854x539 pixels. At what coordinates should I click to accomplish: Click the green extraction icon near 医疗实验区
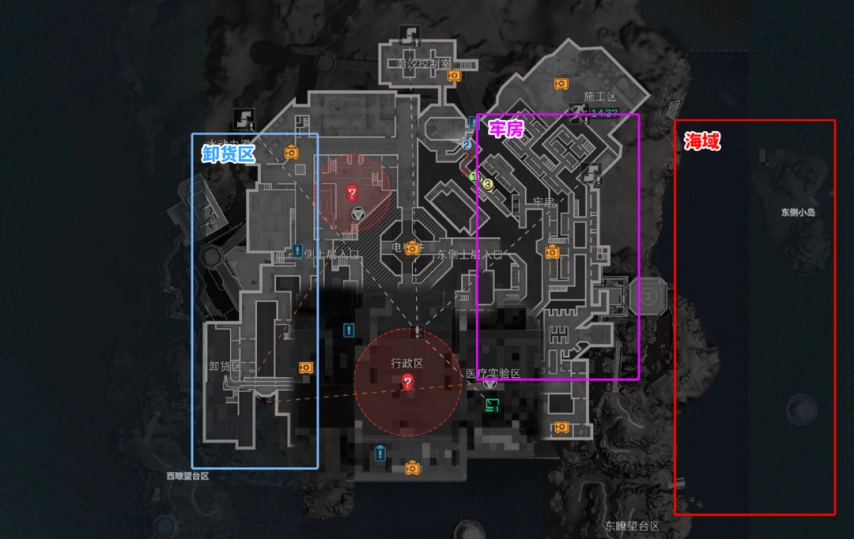(492, 404)
